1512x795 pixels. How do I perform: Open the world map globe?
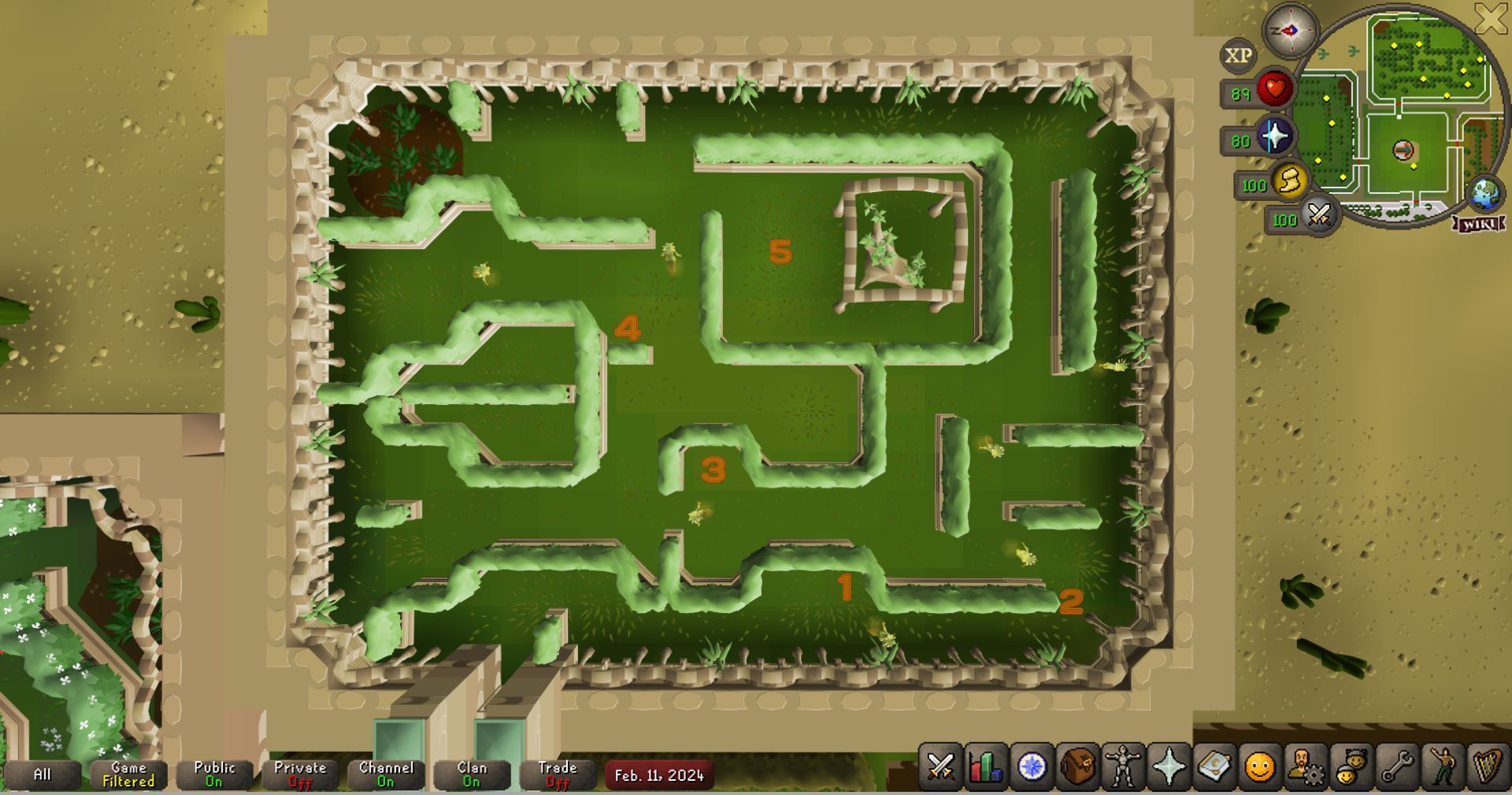pyautogui.click(x=1484, y=194)
